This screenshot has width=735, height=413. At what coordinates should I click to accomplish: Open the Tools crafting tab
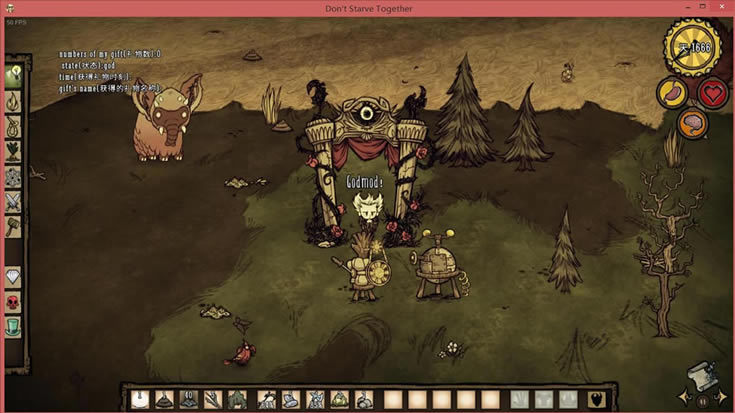coord(14,76)
